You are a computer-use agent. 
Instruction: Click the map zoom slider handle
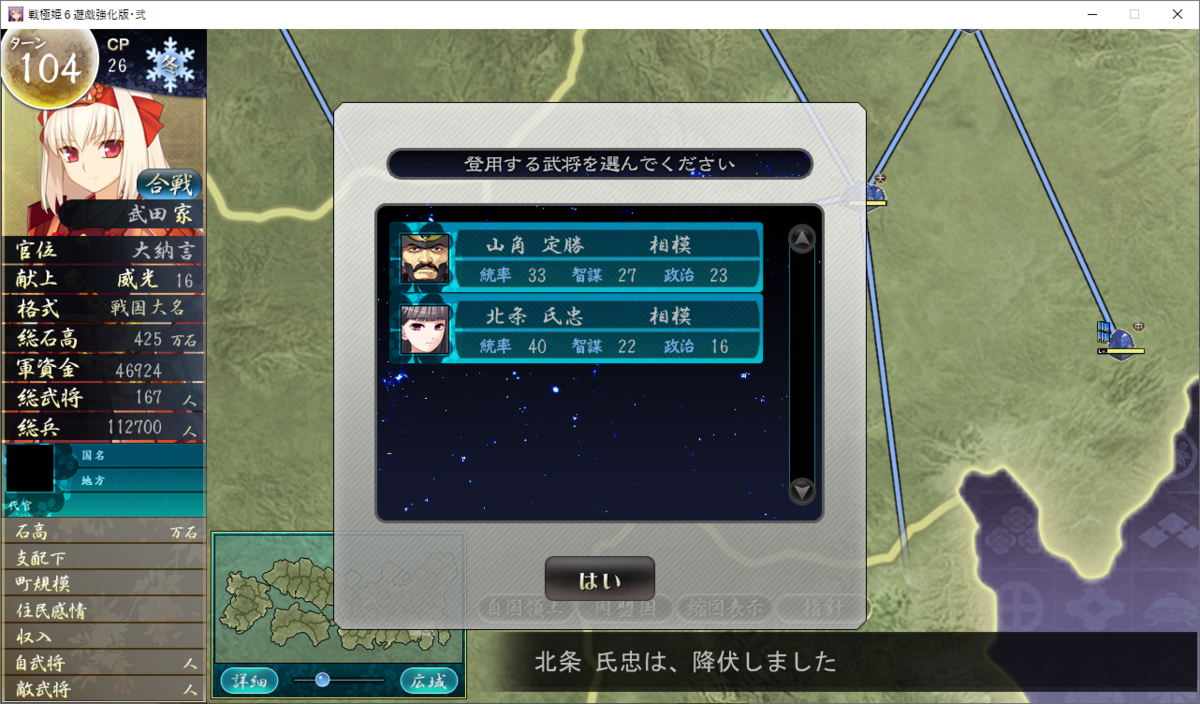pyautogui.click(x=322, y=680)
